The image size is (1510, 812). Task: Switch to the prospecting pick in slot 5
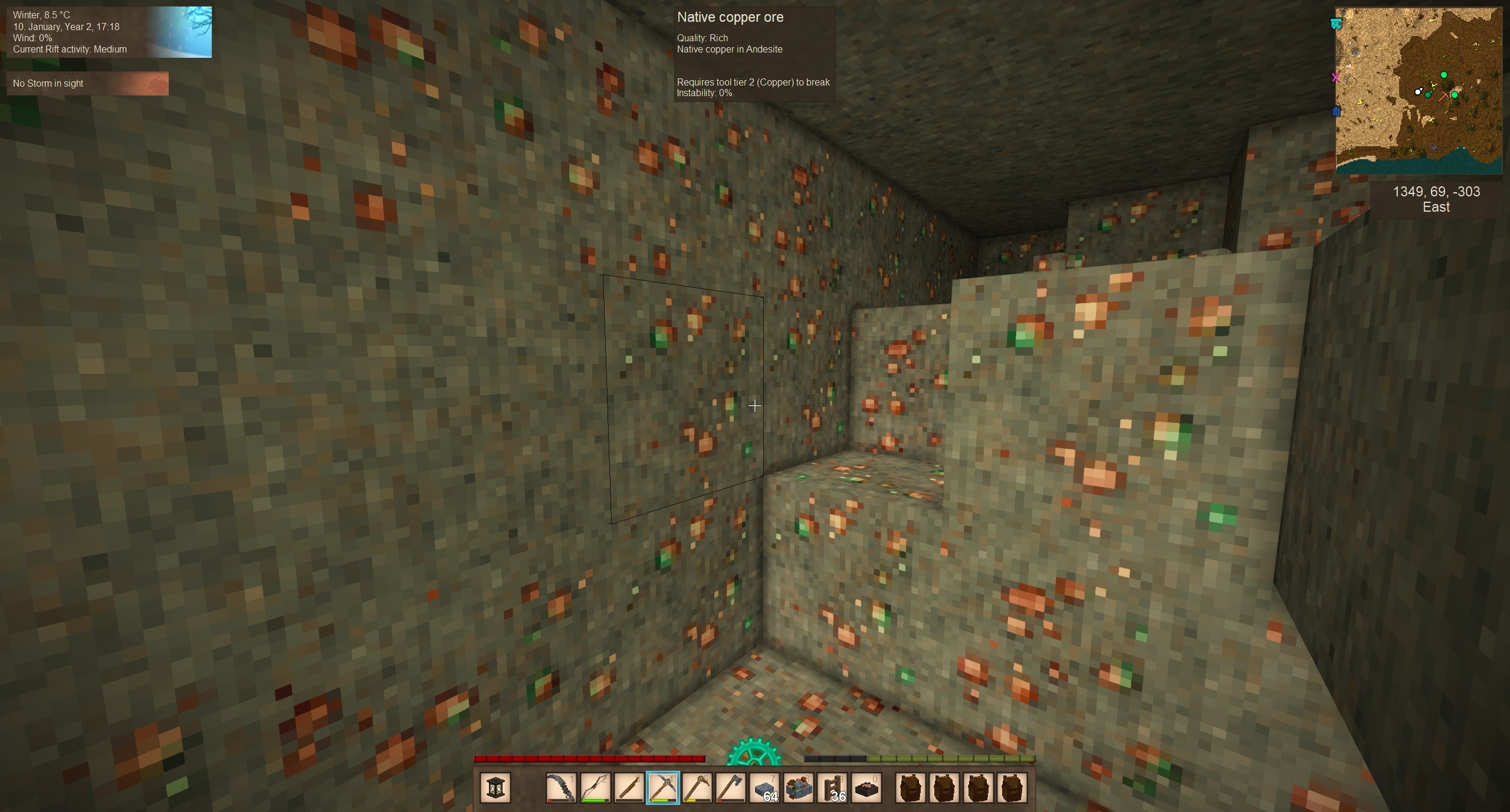point(697,788)
